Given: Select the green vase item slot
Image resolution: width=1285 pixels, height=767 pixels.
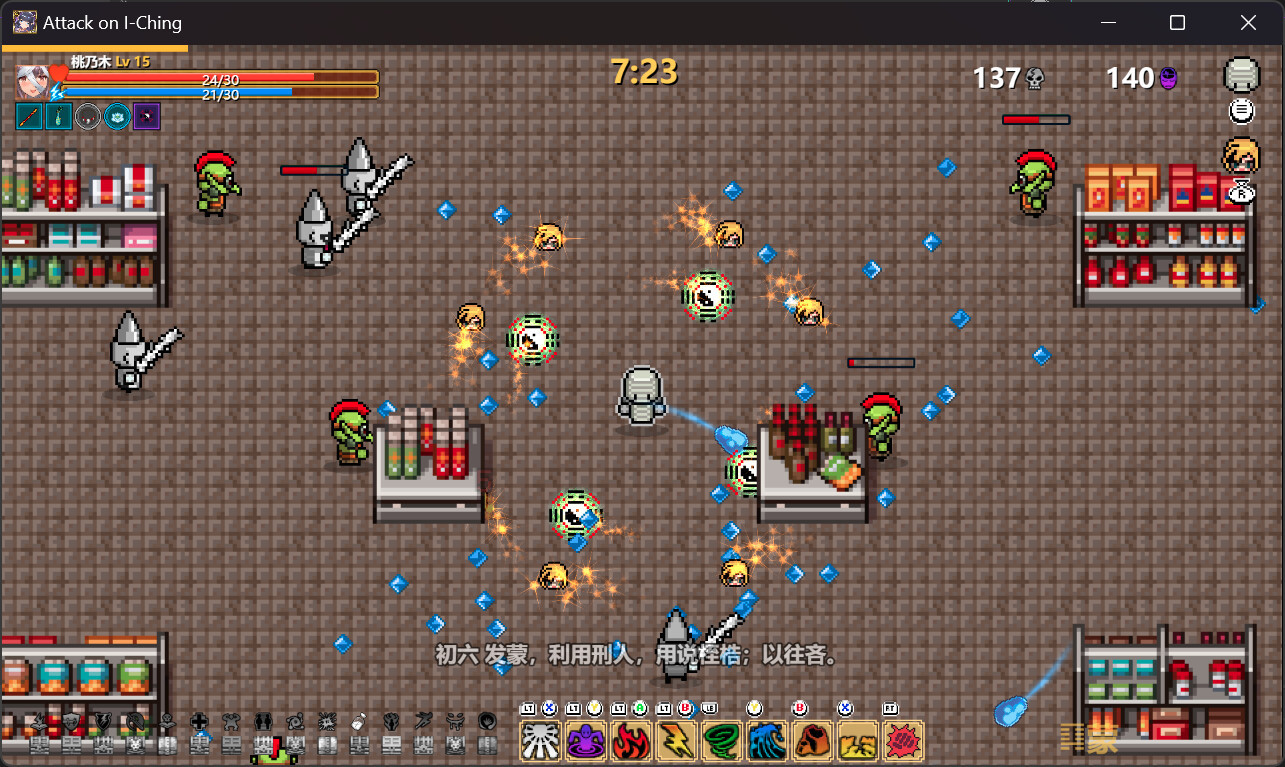Looking at the screenshot, I should (58, 117).
